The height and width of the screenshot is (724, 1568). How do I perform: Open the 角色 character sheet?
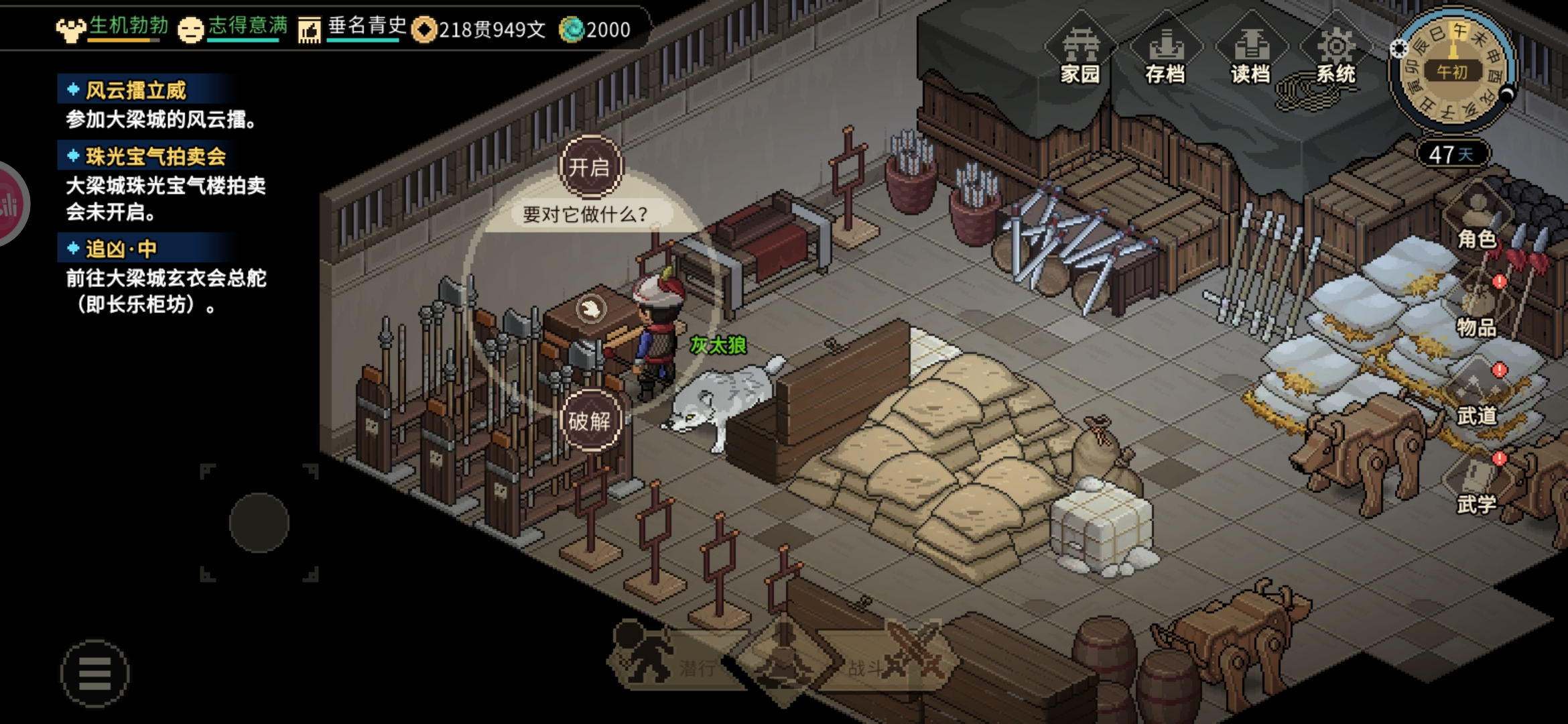click(x=1477, y=221)
